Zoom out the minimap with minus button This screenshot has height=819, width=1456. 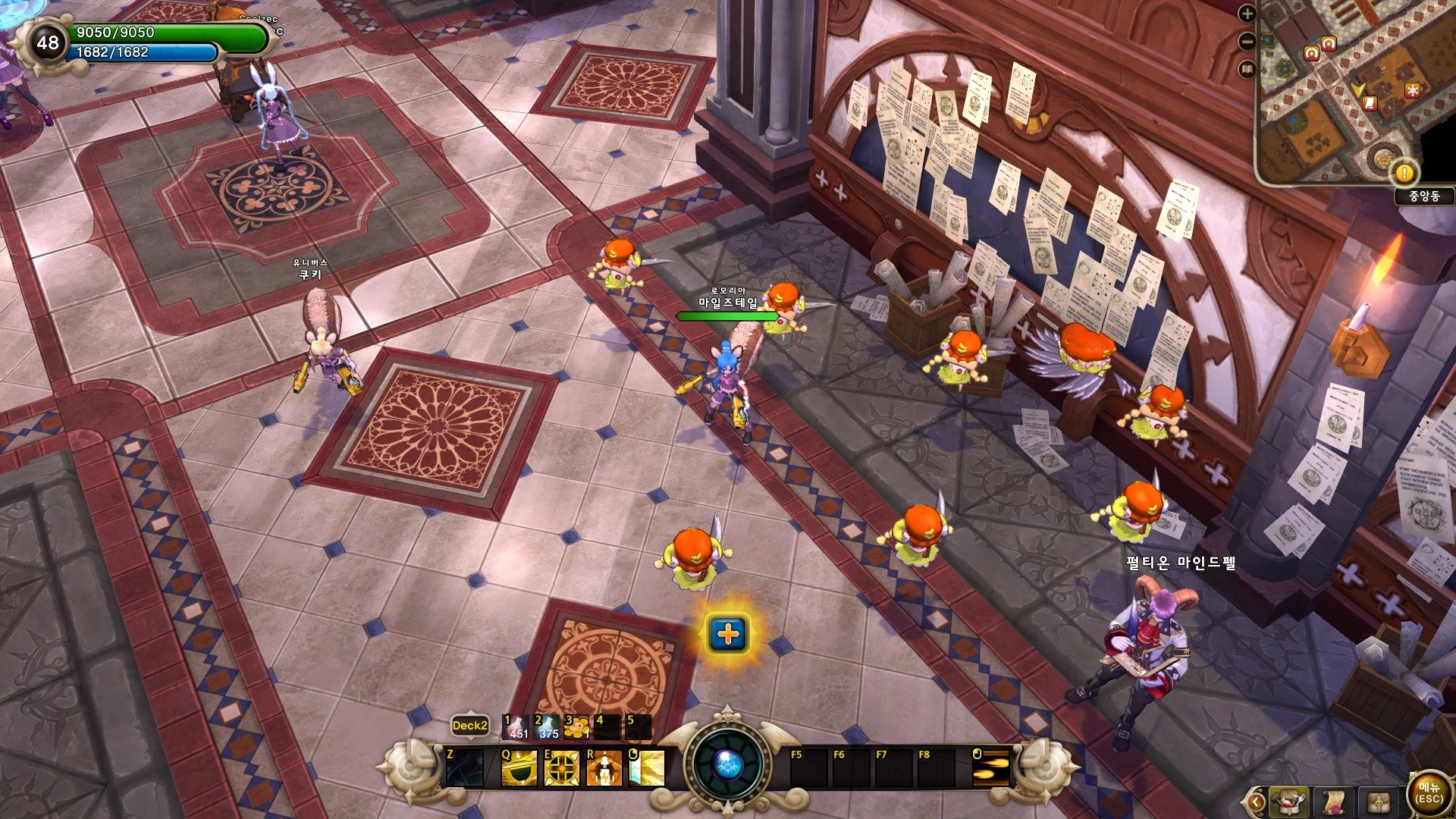[1247, 42]
